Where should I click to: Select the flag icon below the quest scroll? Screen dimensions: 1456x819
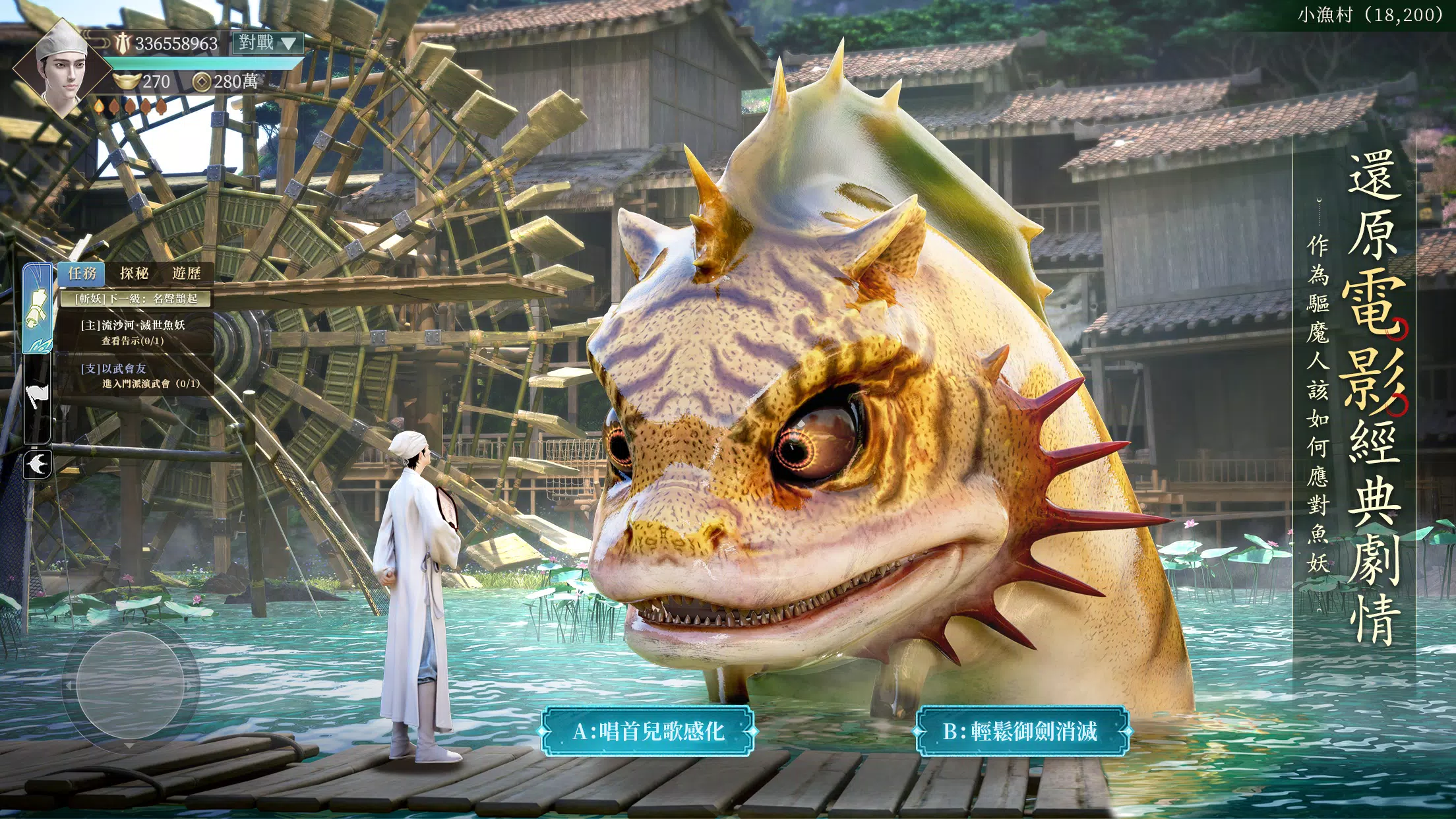pyautogui.click(x=38, y=394)
